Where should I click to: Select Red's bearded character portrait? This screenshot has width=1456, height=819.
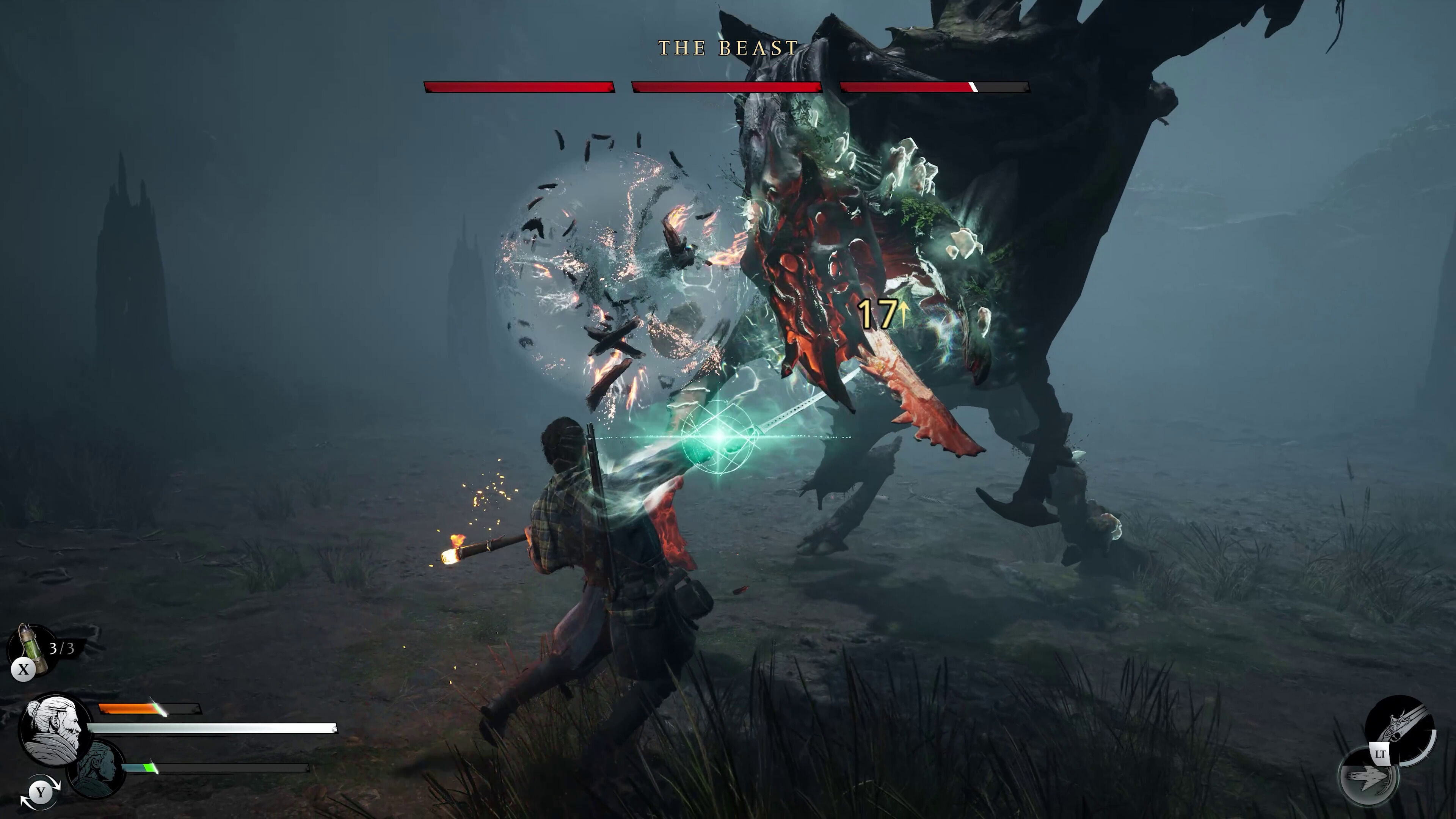(55, 730)
